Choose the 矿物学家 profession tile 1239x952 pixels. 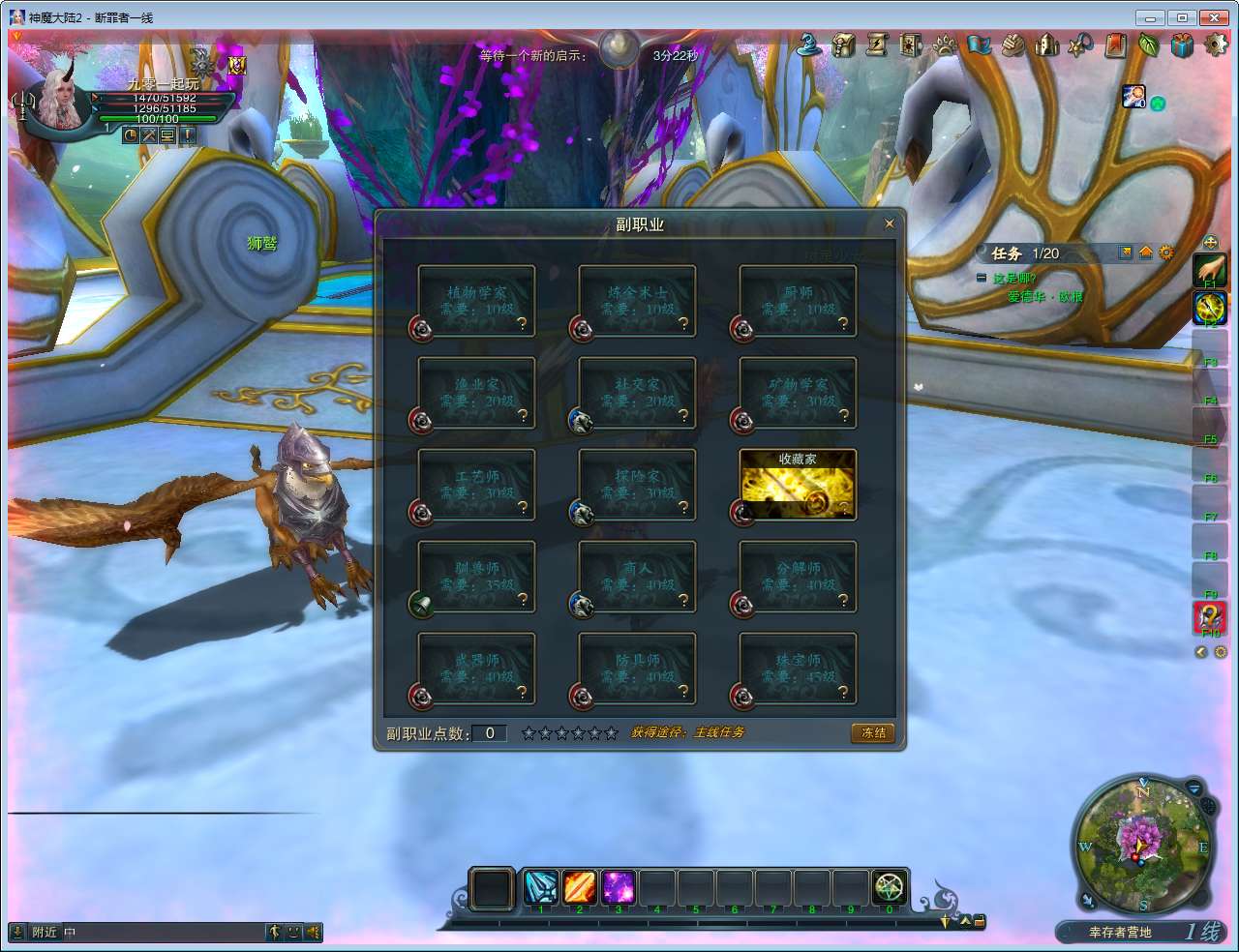pos(798,393)
